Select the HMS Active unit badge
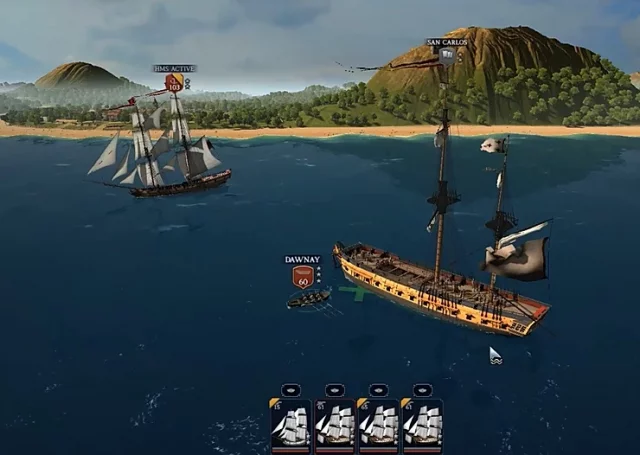Screen dimensions: 640x455 click(x=174, y=83)
